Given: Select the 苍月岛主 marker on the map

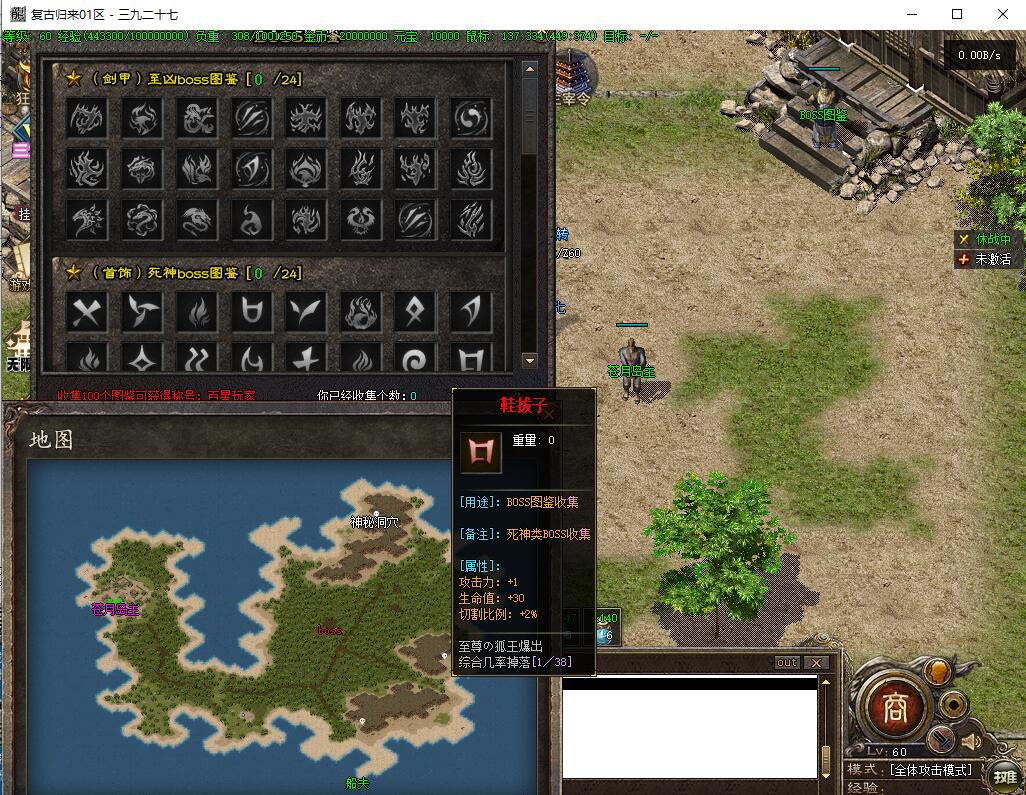Looking at the screenshot, I should (x=115, y=608).
